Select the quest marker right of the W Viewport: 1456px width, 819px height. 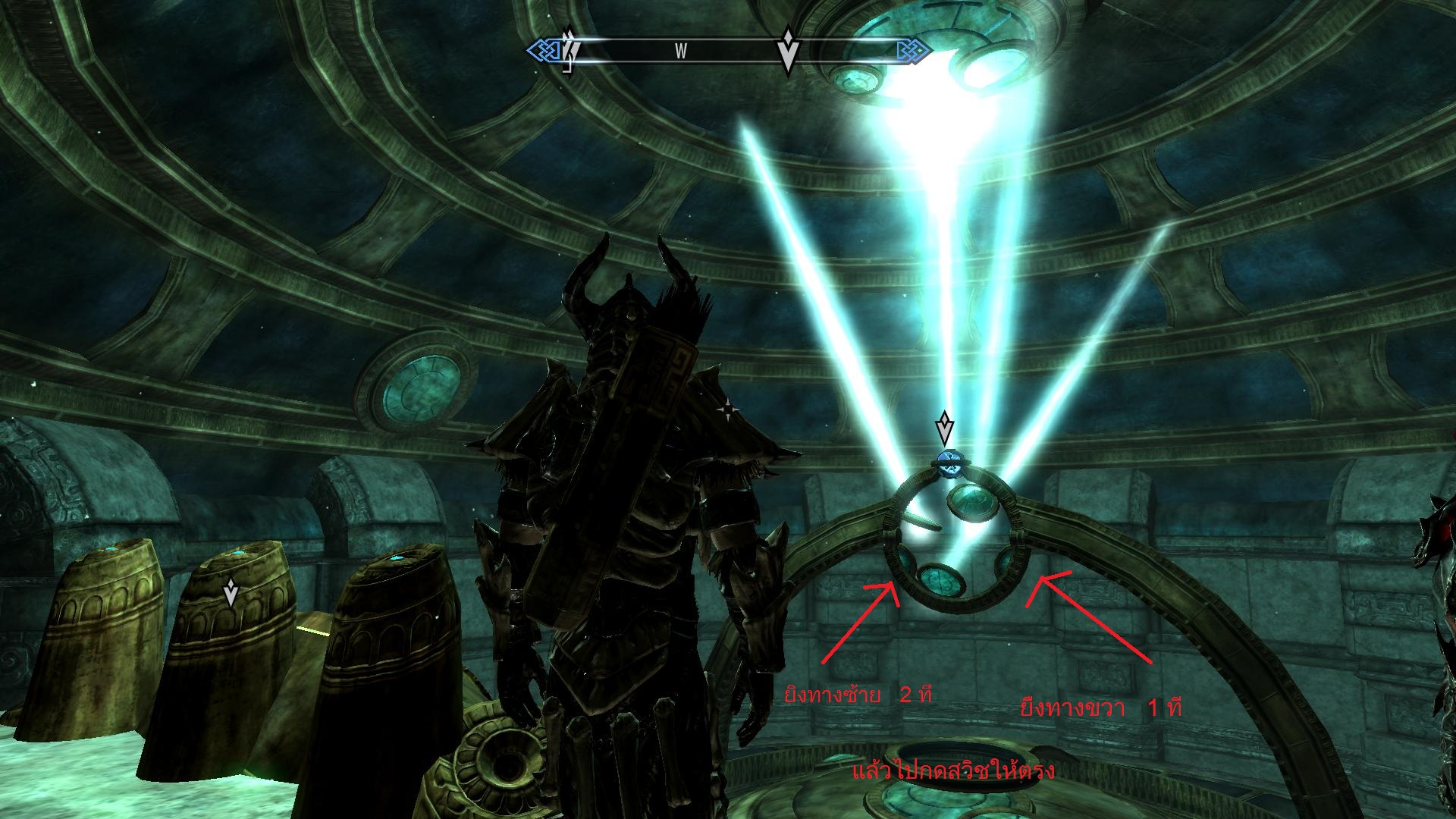(x=788, y=51)
